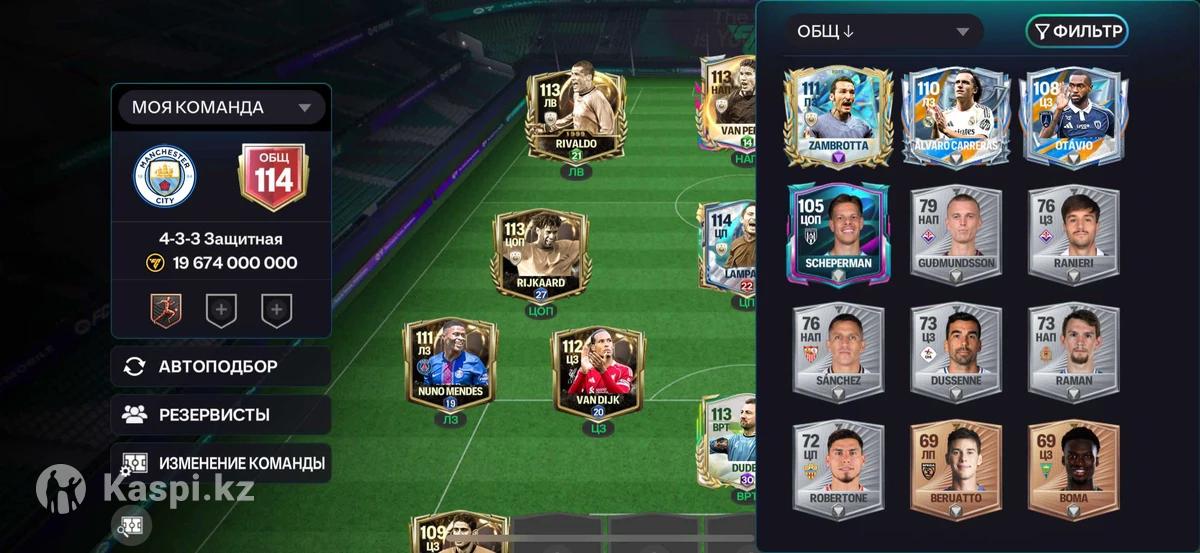Select the Otávio 108 card

coord(1073,116)
